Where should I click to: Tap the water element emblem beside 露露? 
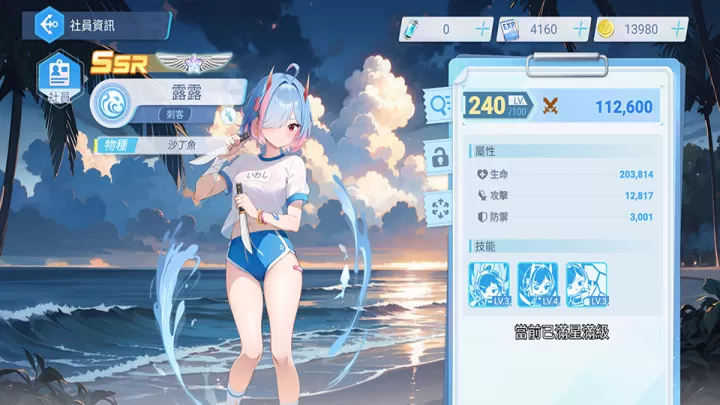coord(114,103)
